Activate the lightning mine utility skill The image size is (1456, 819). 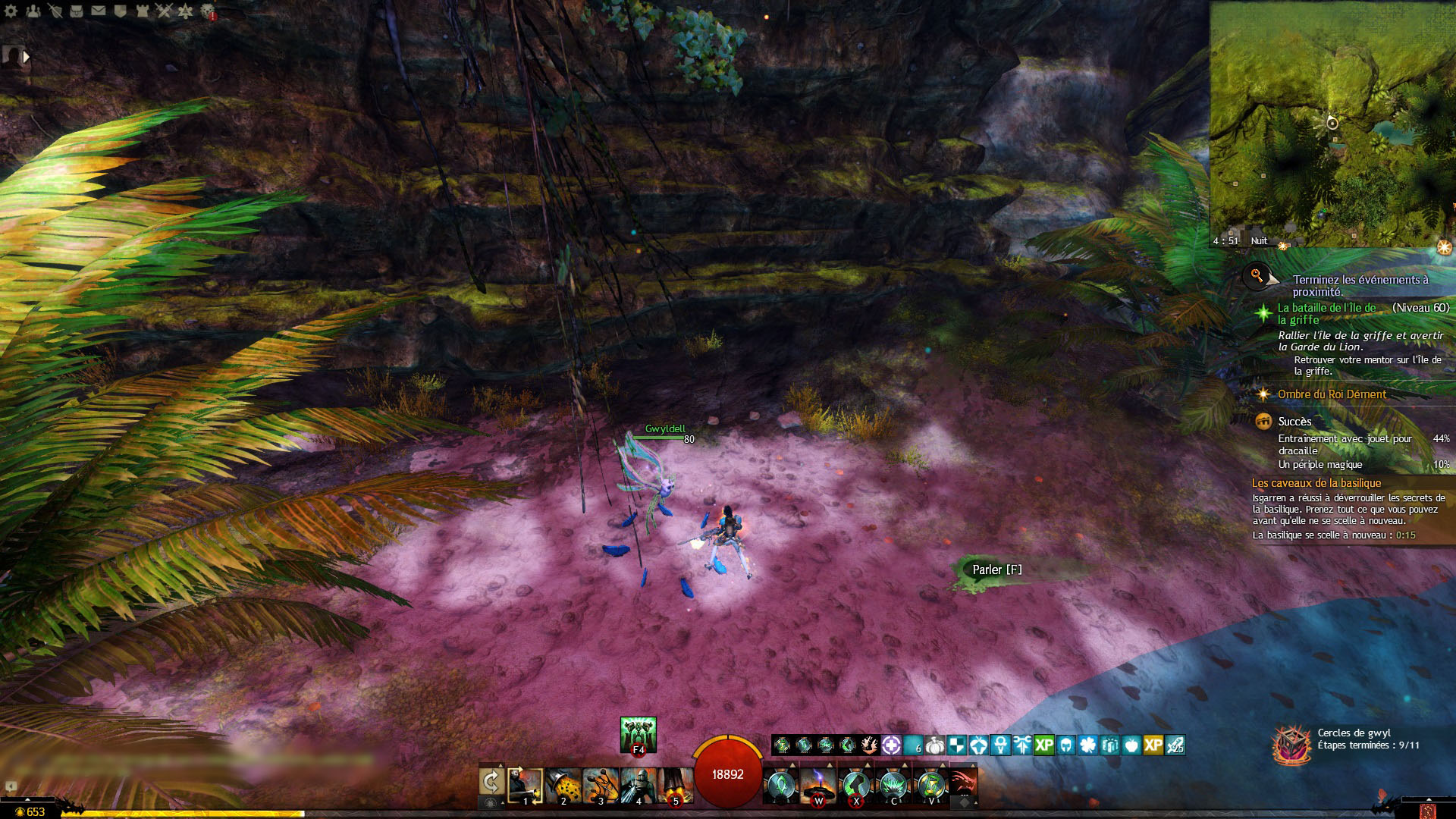click(818, 785)
